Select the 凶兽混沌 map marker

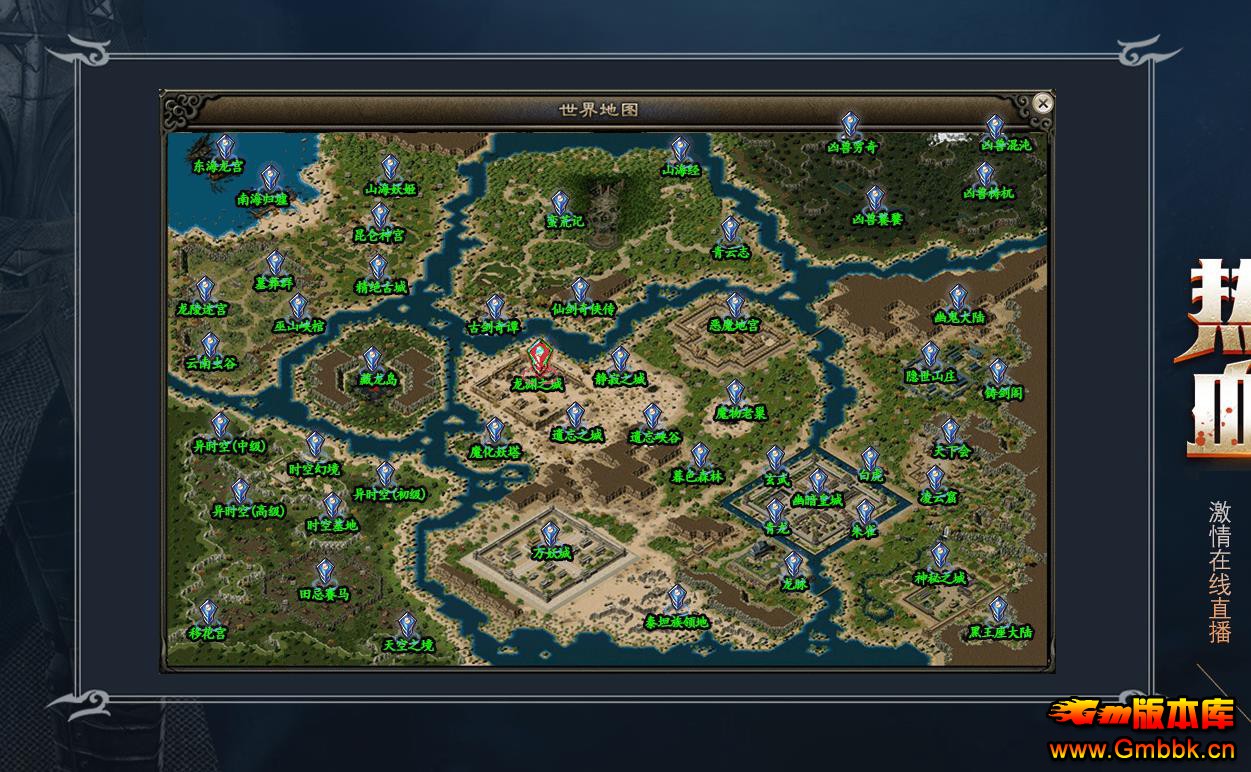pos(995,129)
